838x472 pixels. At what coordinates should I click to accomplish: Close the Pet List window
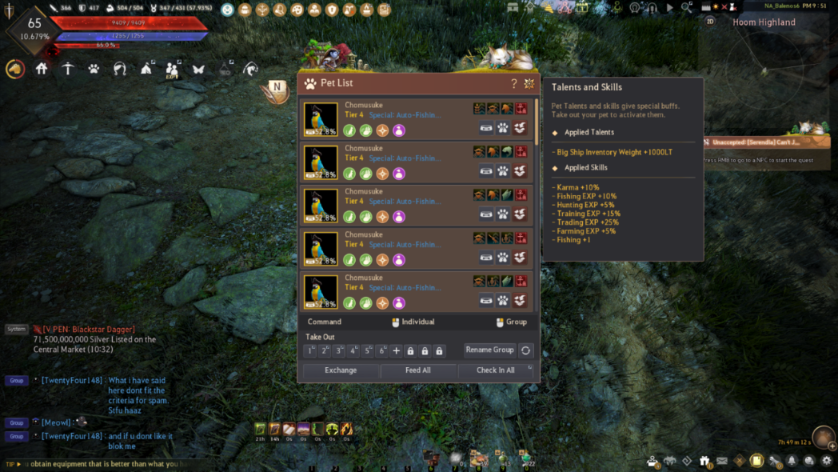(x=529, y=84)
